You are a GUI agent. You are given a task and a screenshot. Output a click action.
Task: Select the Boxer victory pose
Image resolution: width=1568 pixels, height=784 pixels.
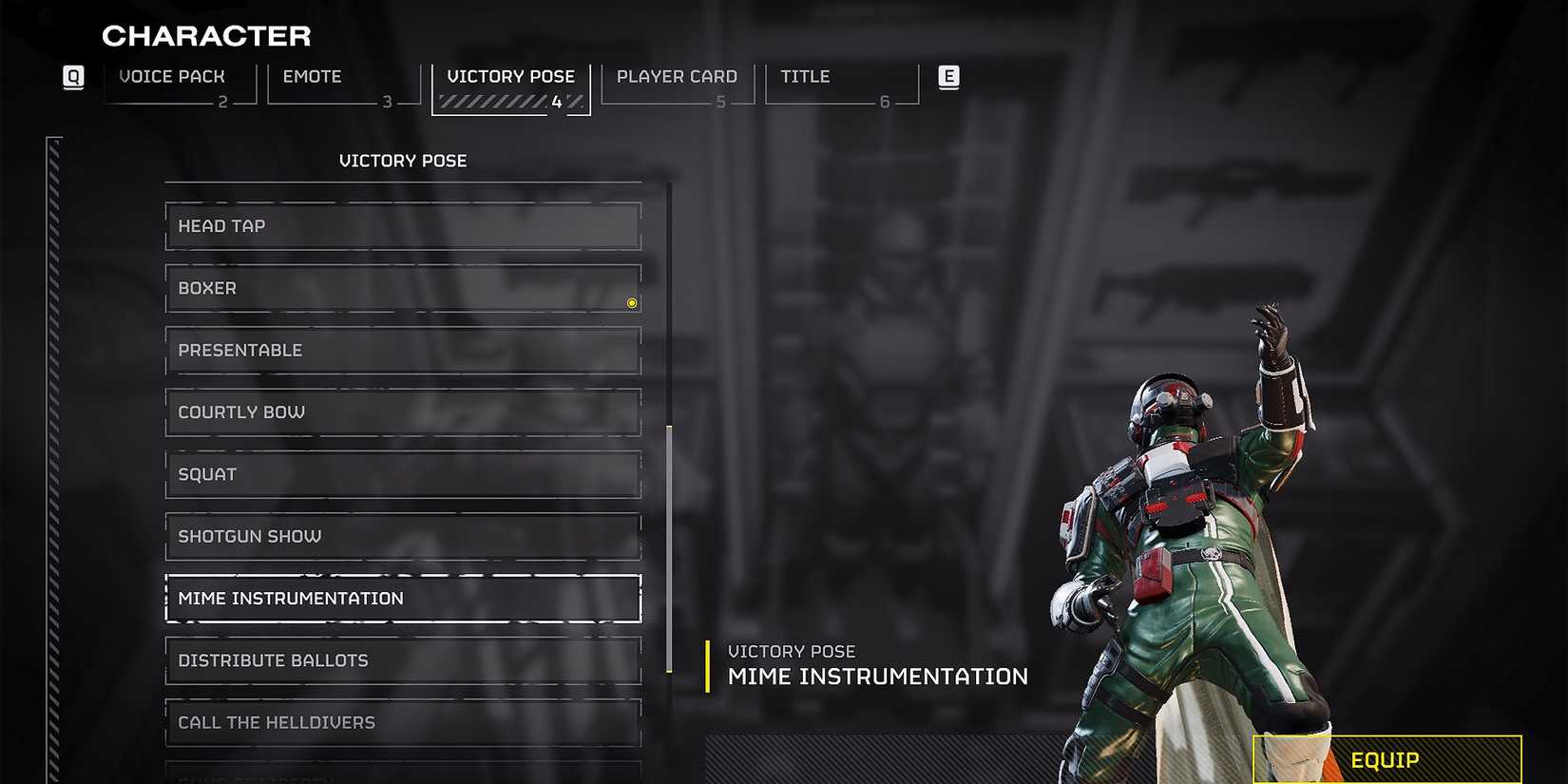[402, 288]
